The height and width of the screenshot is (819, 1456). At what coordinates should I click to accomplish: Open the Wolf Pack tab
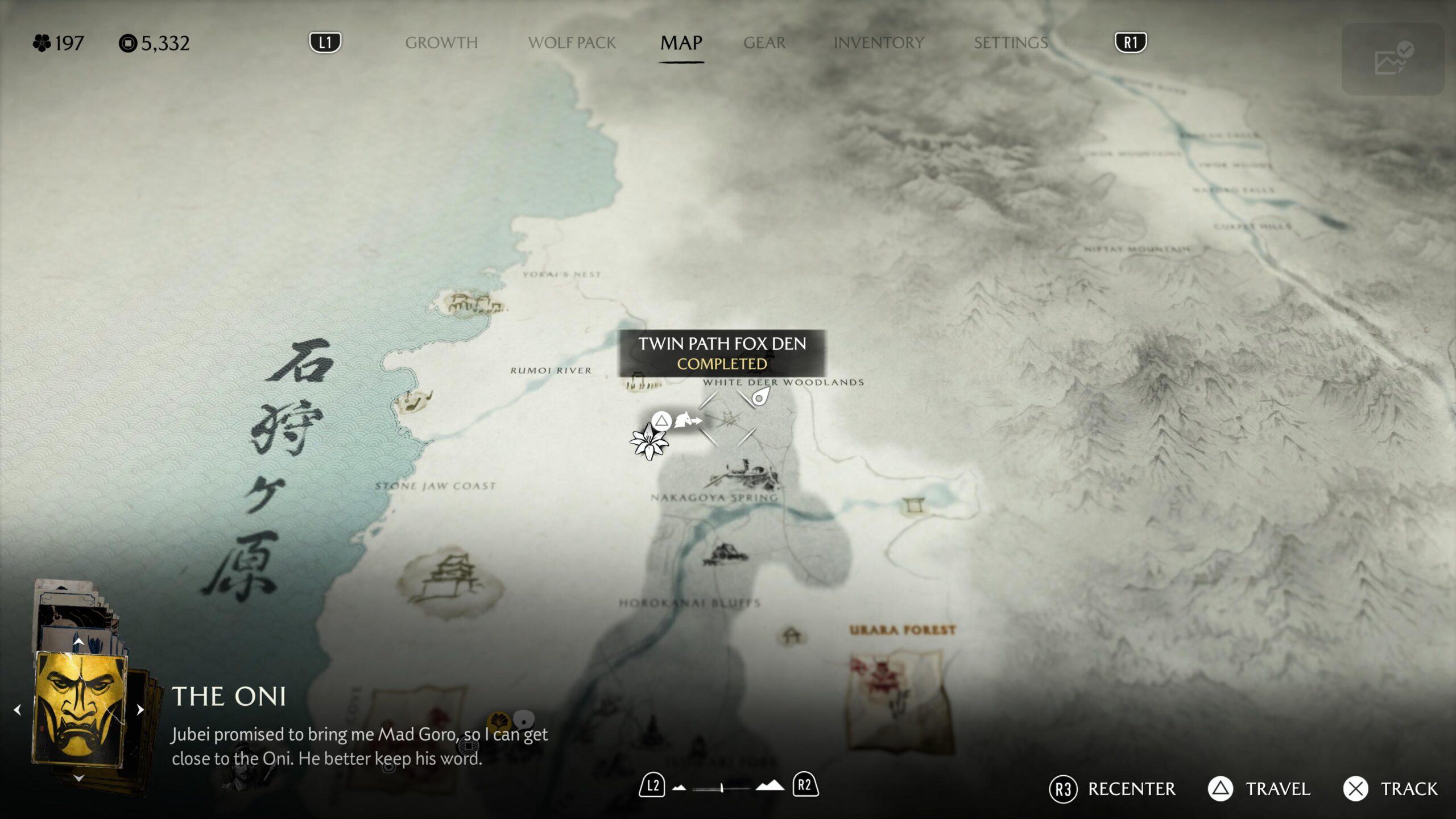pos(572,43)
